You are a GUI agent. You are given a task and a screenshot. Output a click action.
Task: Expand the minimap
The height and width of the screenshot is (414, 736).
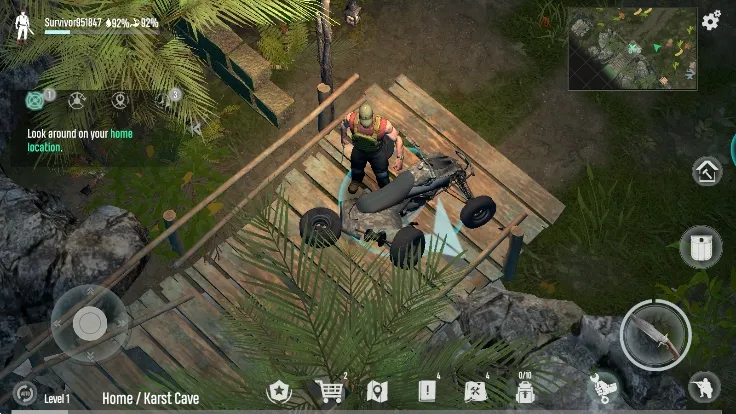click(x=632, y=49)
